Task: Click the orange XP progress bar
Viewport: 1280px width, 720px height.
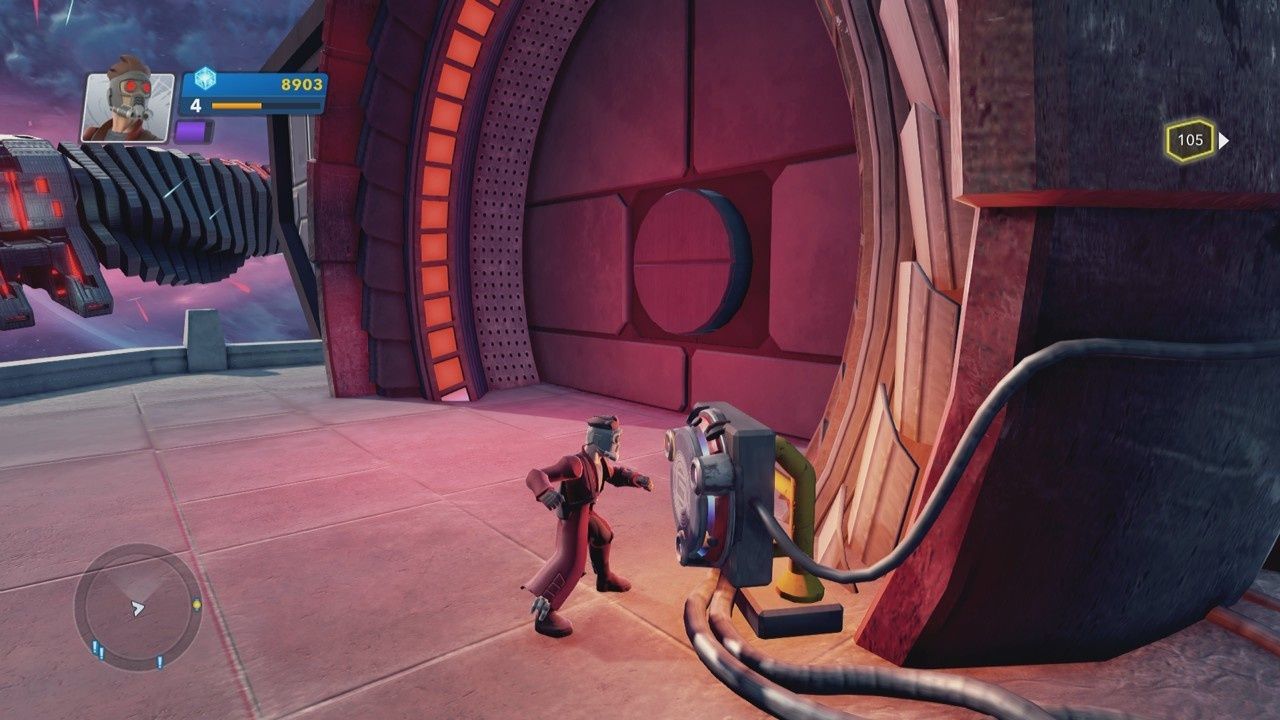Action: (x=237, y=105)
